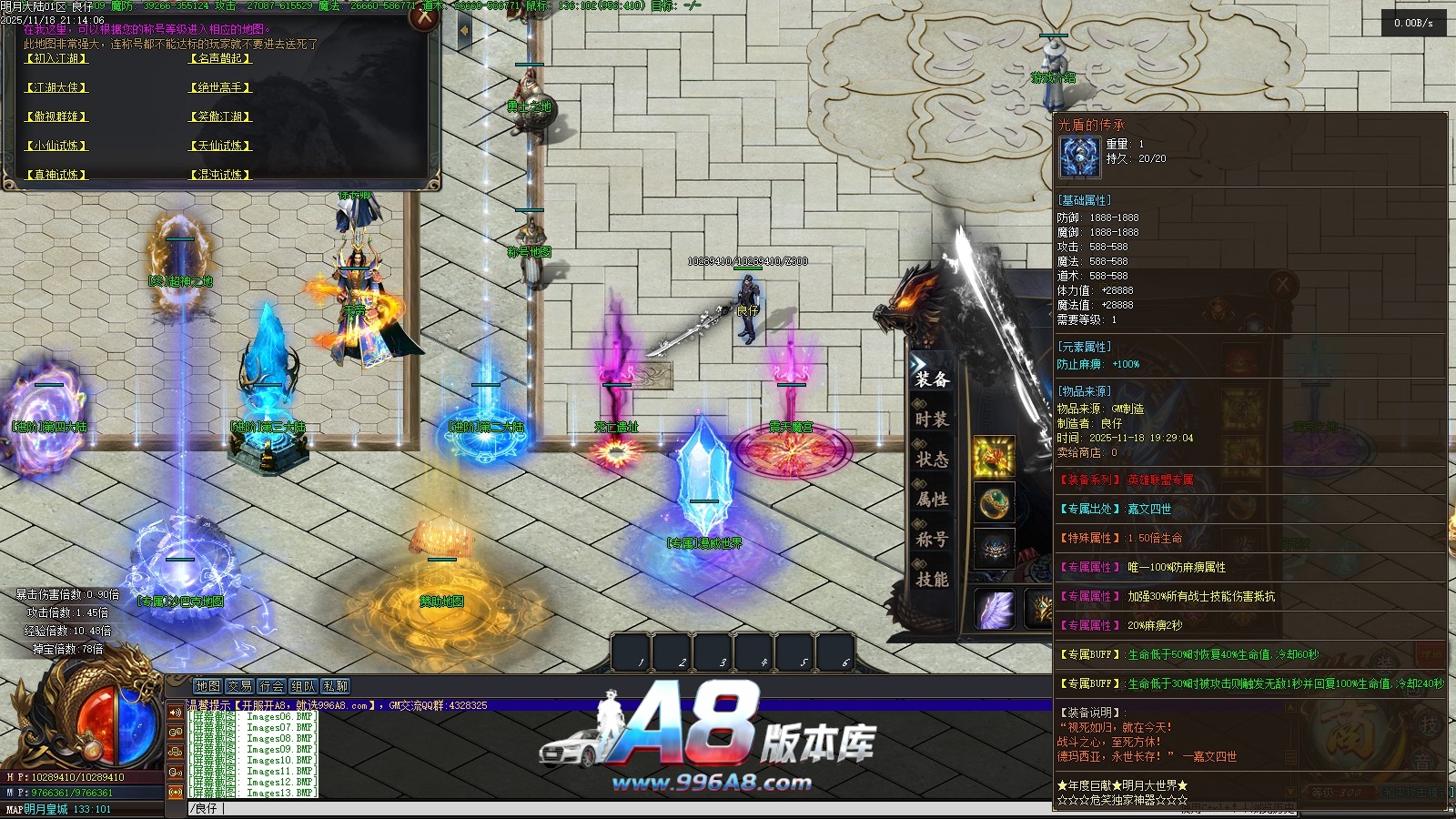Open the 行会 guild button

tap(271, 686)
